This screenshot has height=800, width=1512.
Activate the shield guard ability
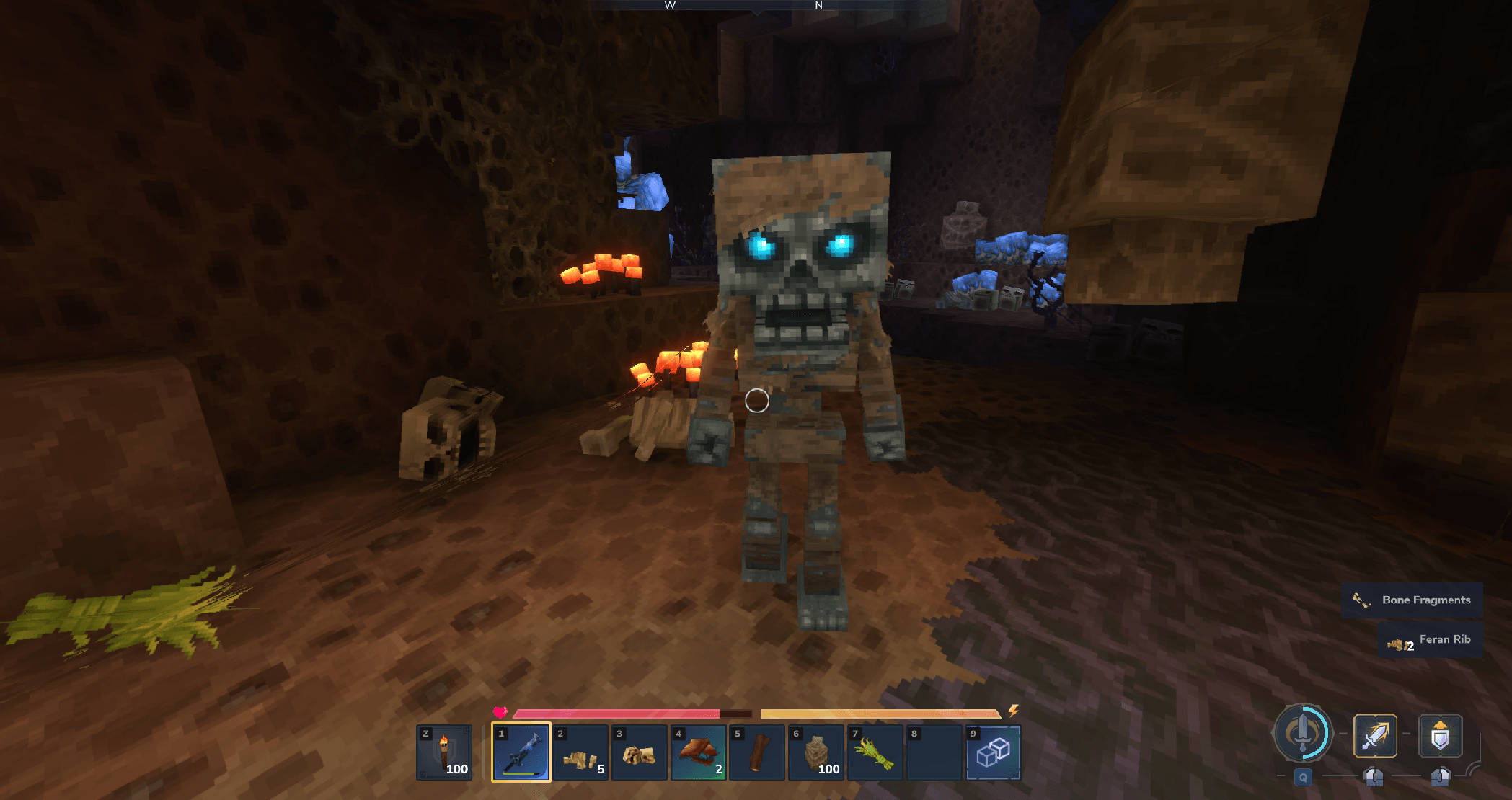(x=1440, y=736)
